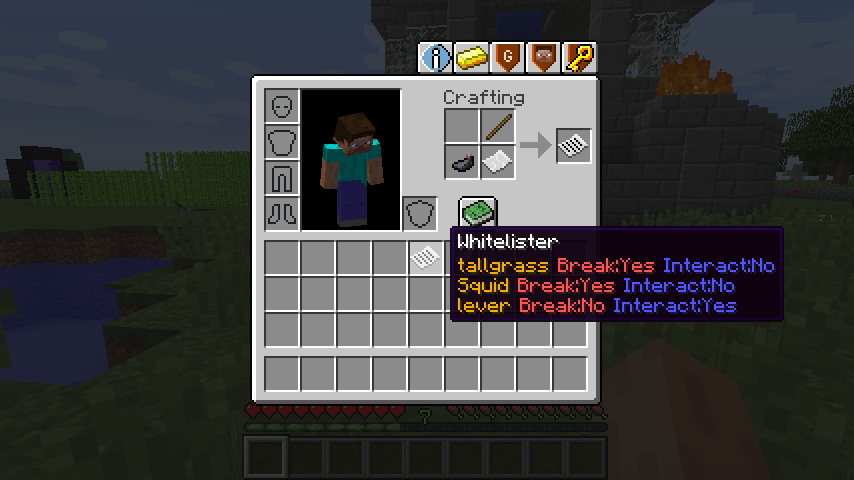The width and height of the screenshot is (854, 480).
Task: Select the chestplate armor slot
Action: click(x=282, y=142)
